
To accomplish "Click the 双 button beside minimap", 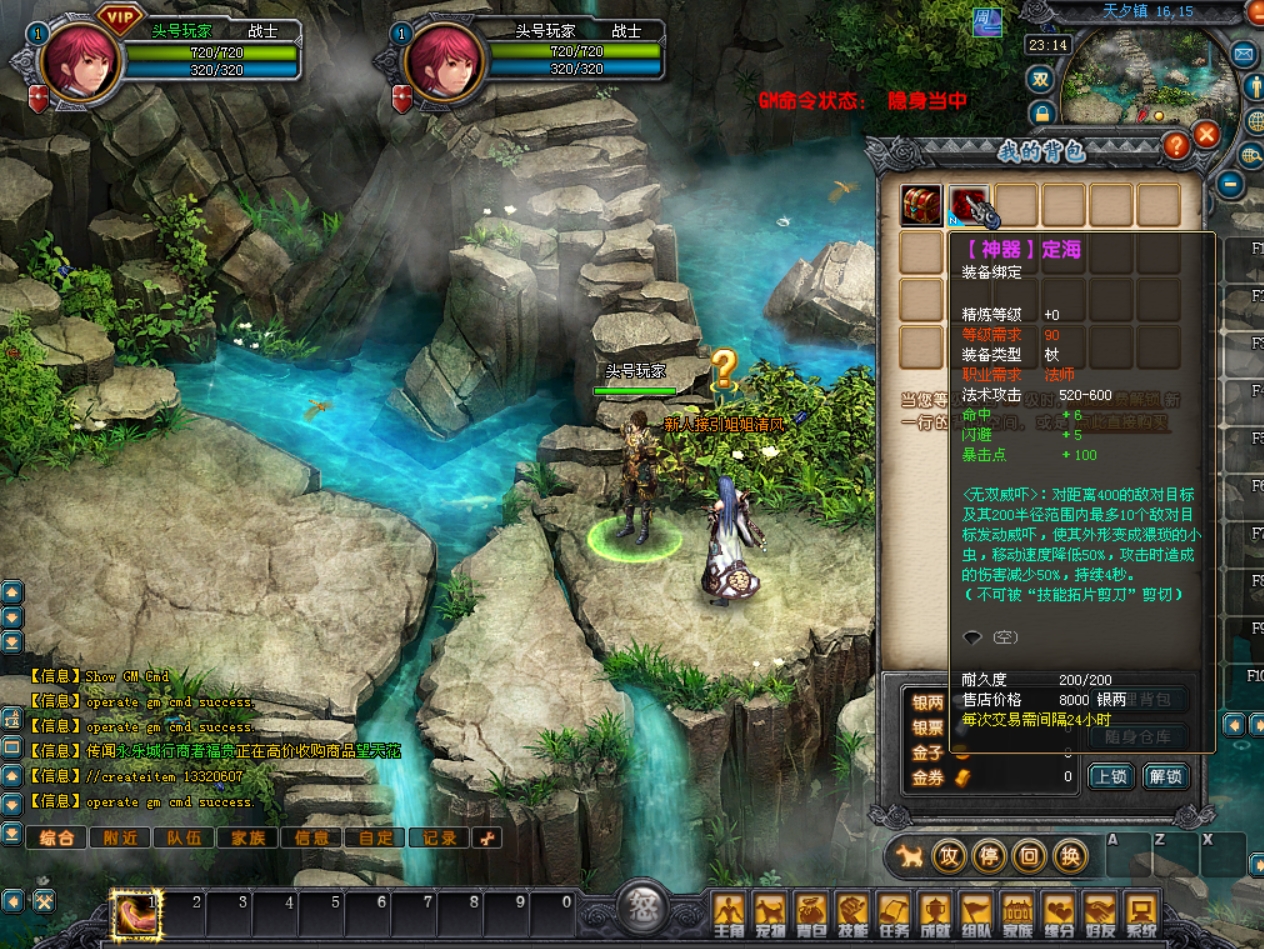I will [1041, 80].
